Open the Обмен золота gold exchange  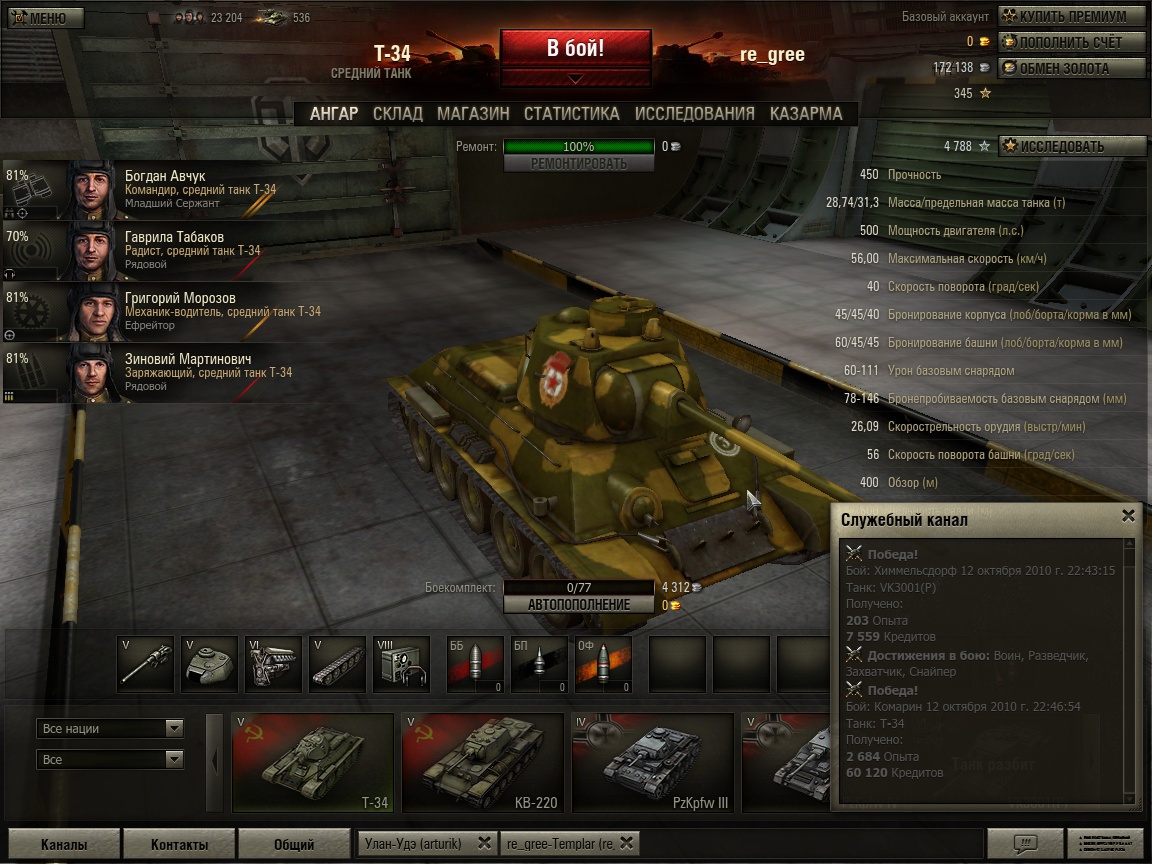[x=1072, y=68]
